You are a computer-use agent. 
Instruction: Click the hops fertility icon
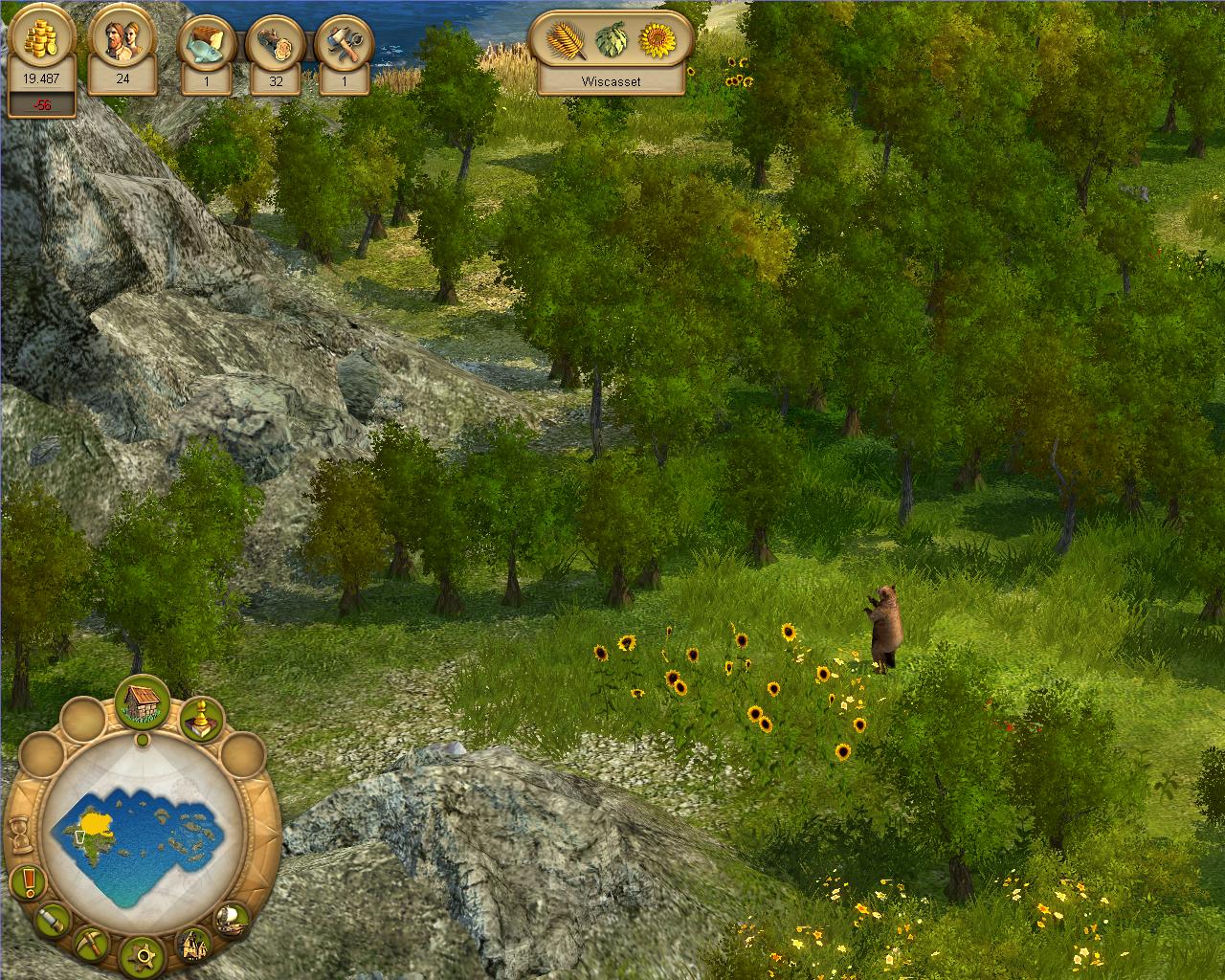pyautogui.click(x=612, y=41)
